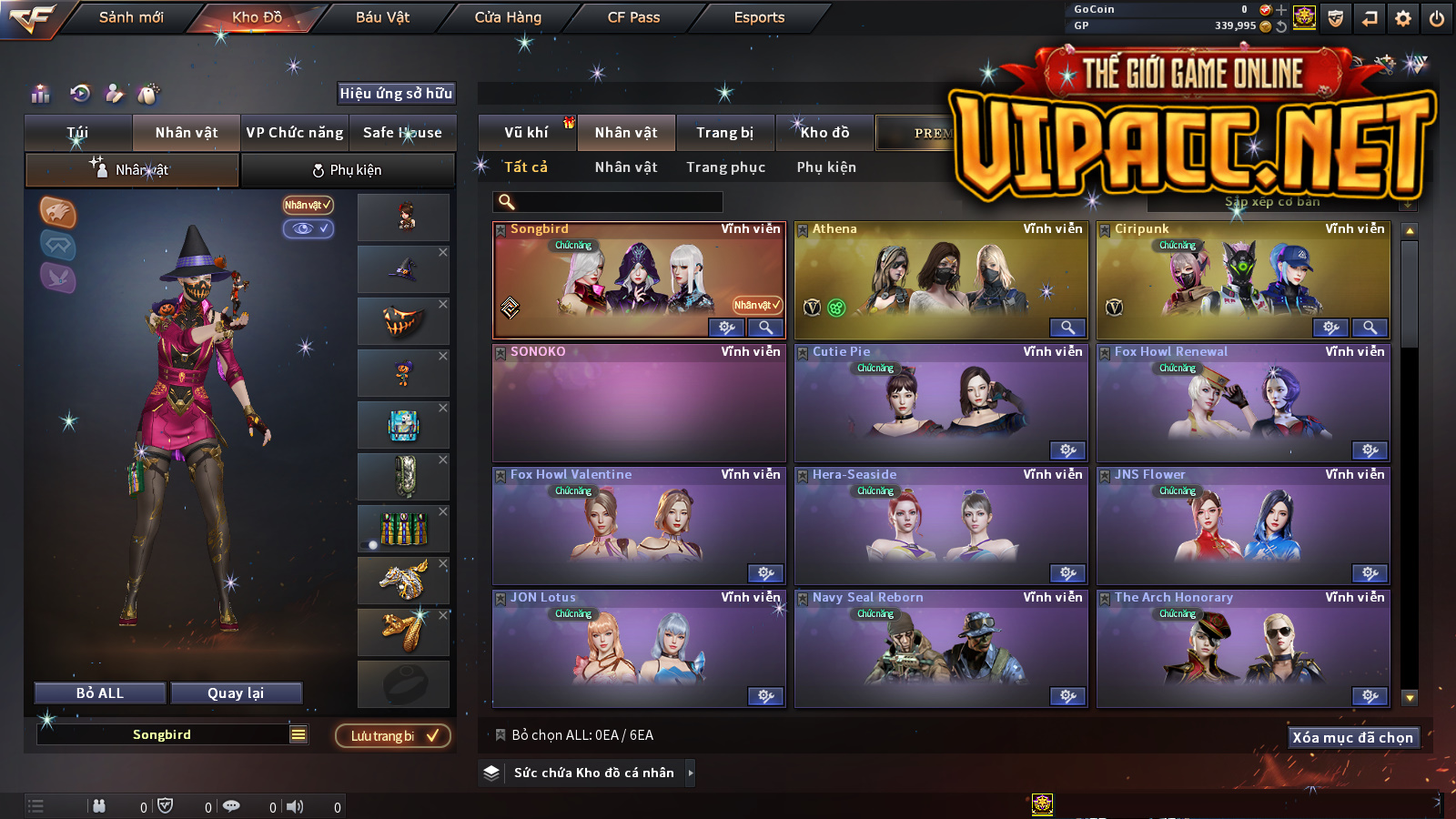1456x819 pixels.
Task: Save outfit with Lưu trang bị
Action: tap(393, 736)
